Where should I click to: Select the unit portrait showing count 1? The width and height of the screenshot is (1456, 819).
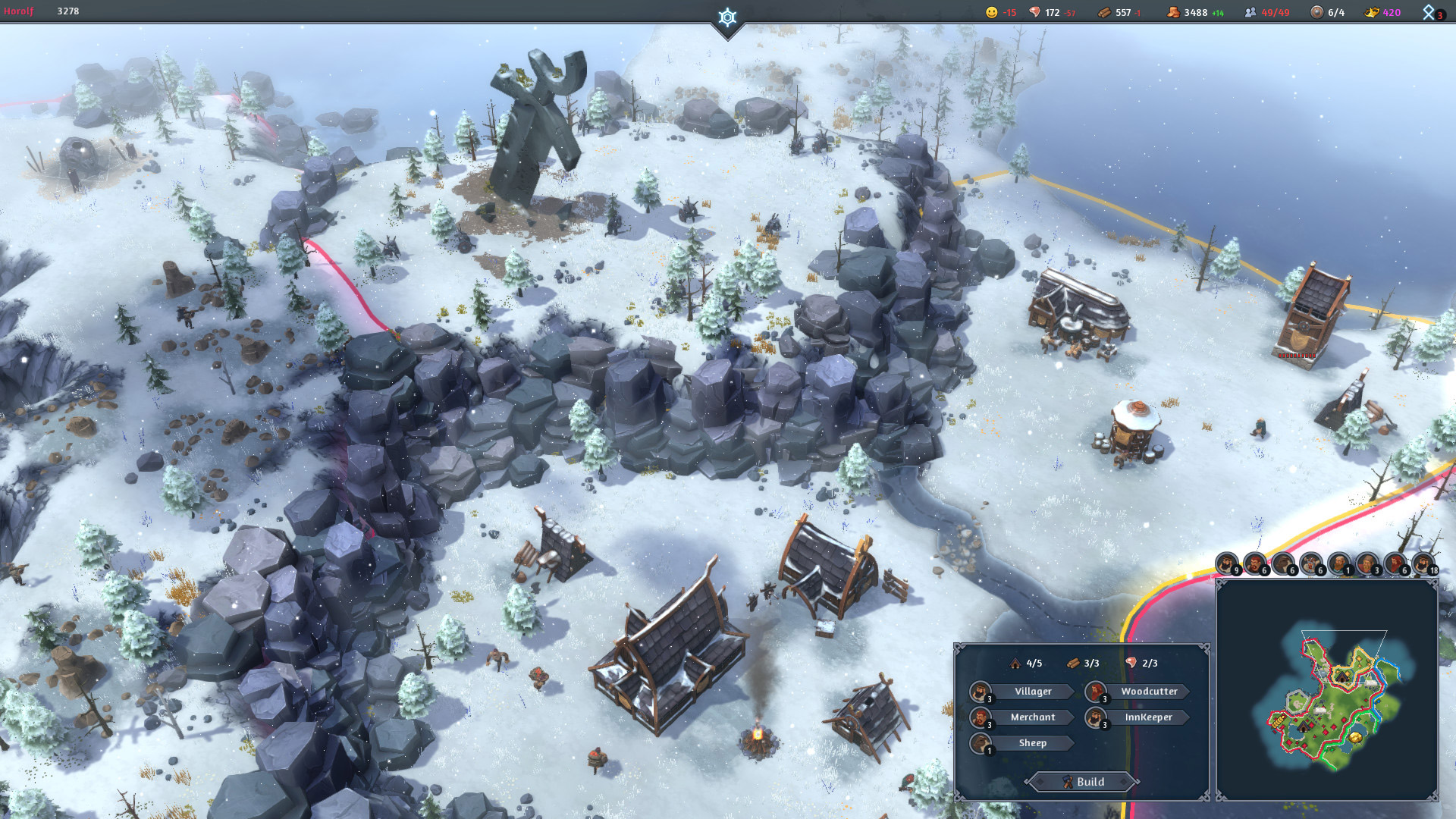(x=1339, y=563)
